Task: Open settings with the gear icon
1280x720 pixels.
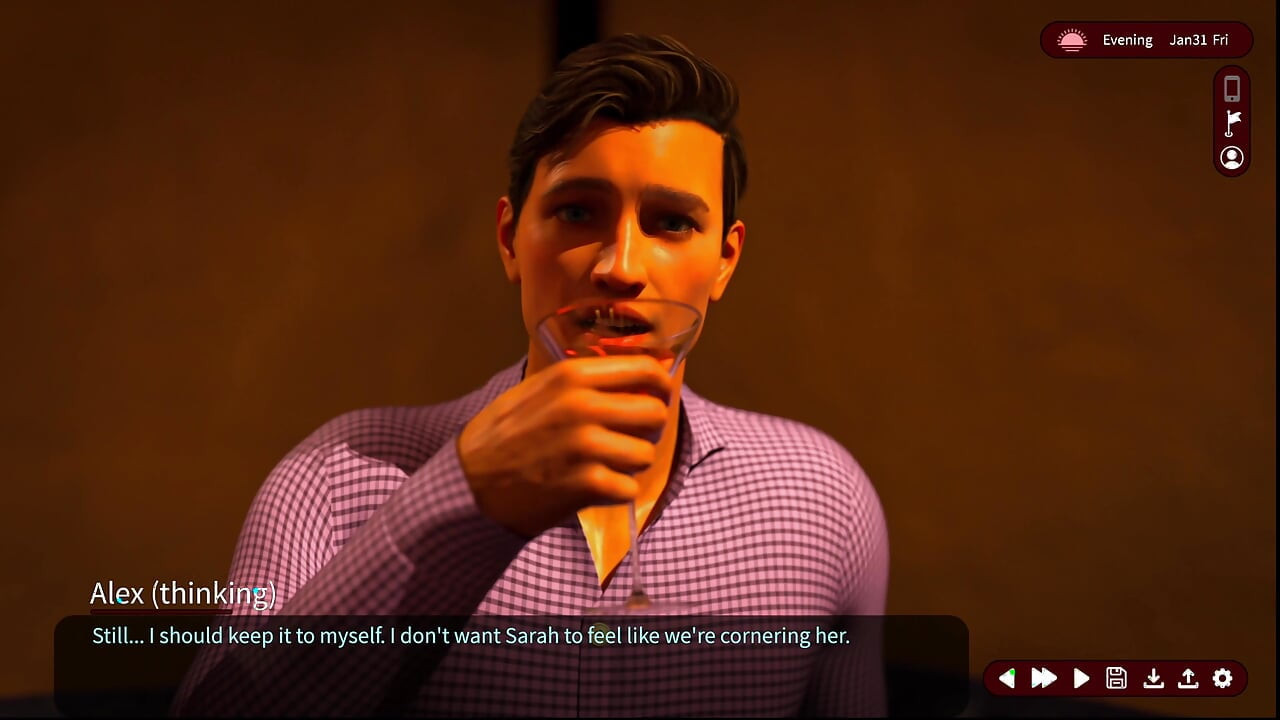Action: (x=1223, y=678)
